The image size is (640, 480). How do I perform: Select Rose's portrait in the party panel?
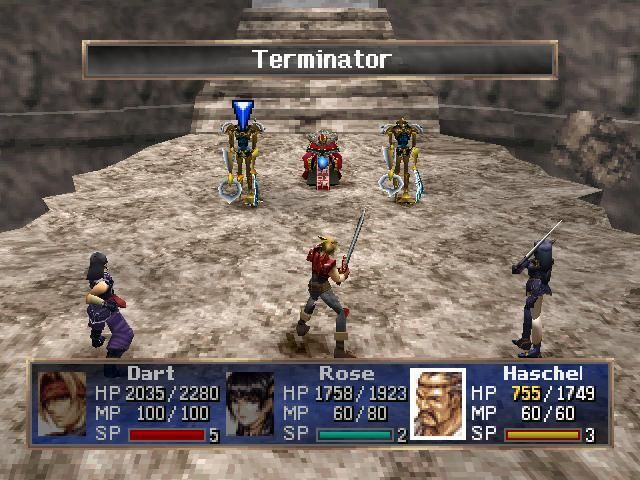pos(250,403)
